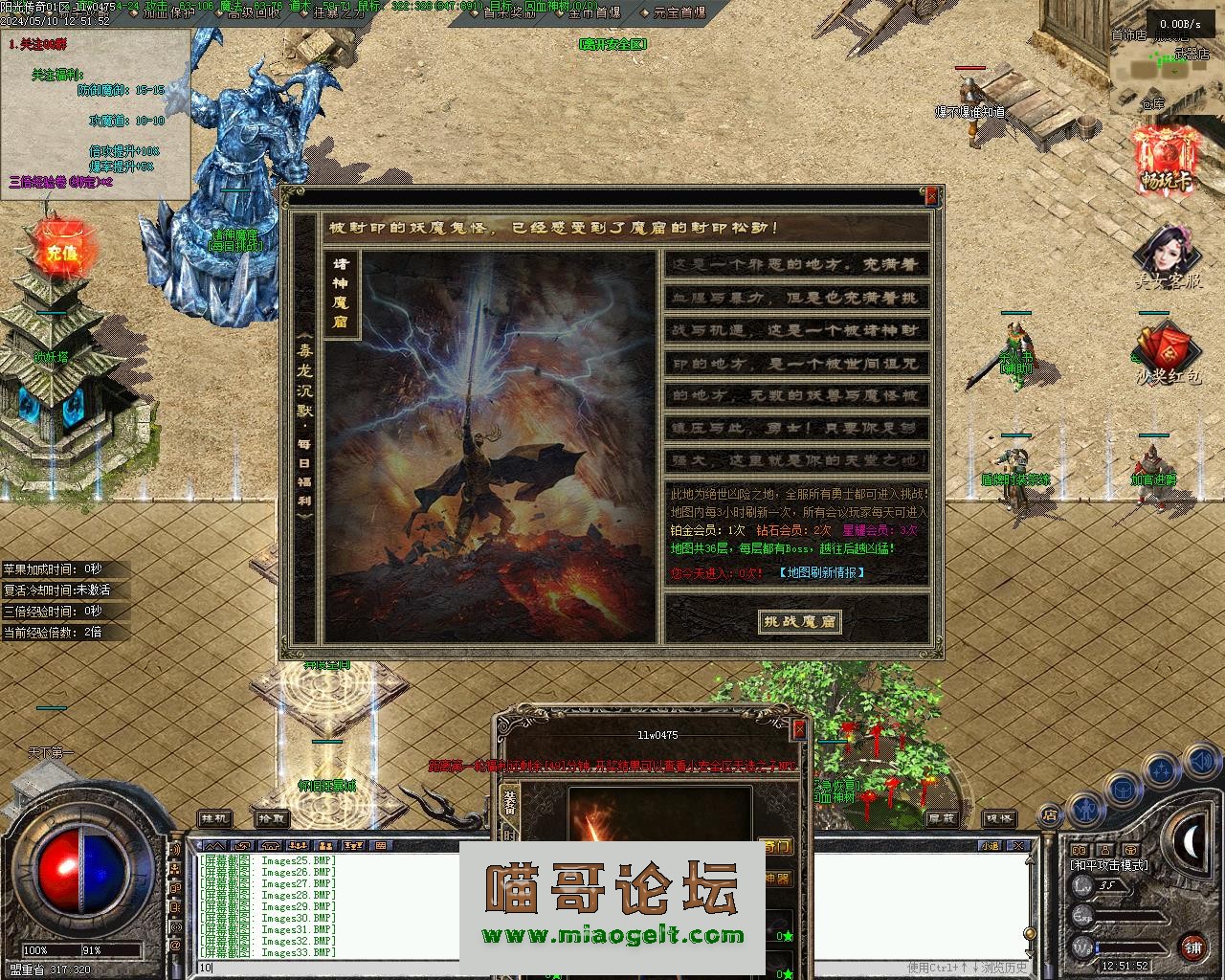Close the 诸神魔窟 dialog window

click(x=931, y=196)
